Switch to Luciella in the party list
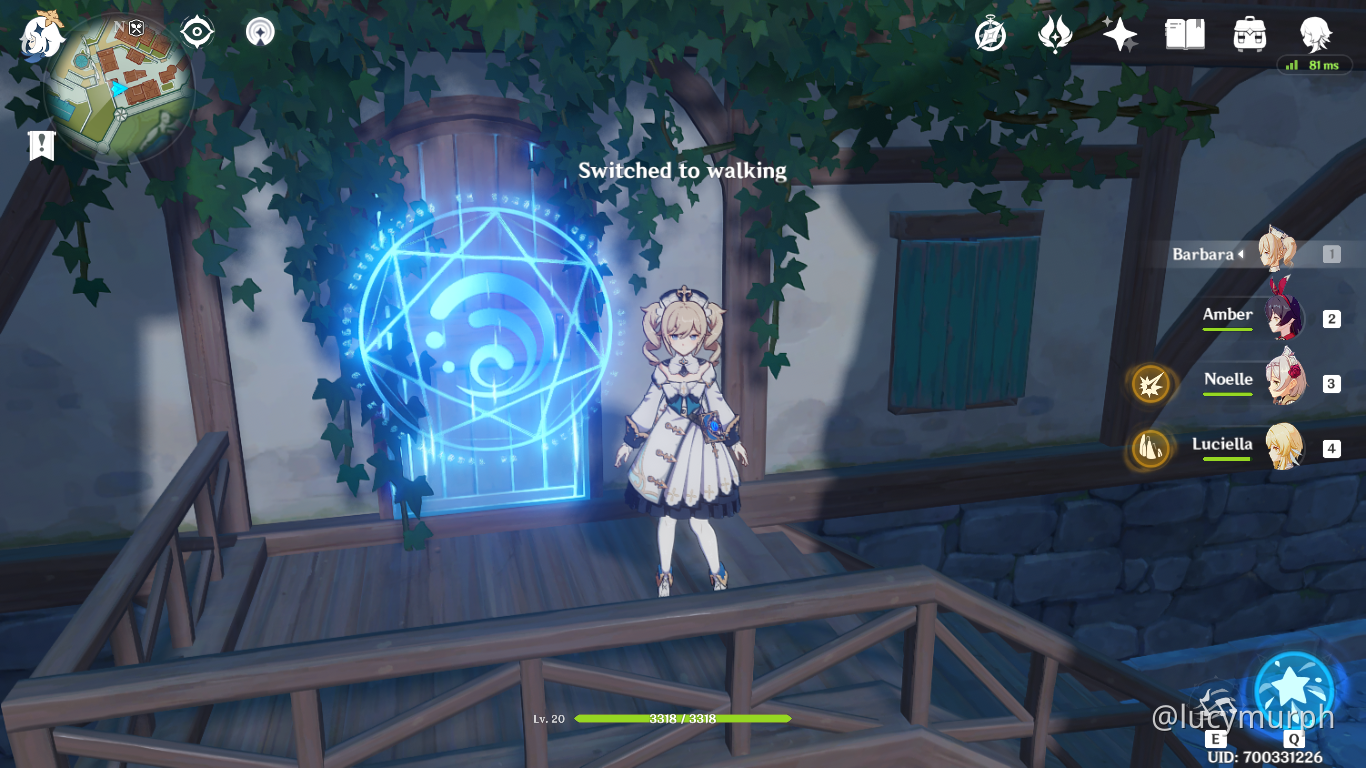This screenshot has height=768, width=1366. (1287, 449)
